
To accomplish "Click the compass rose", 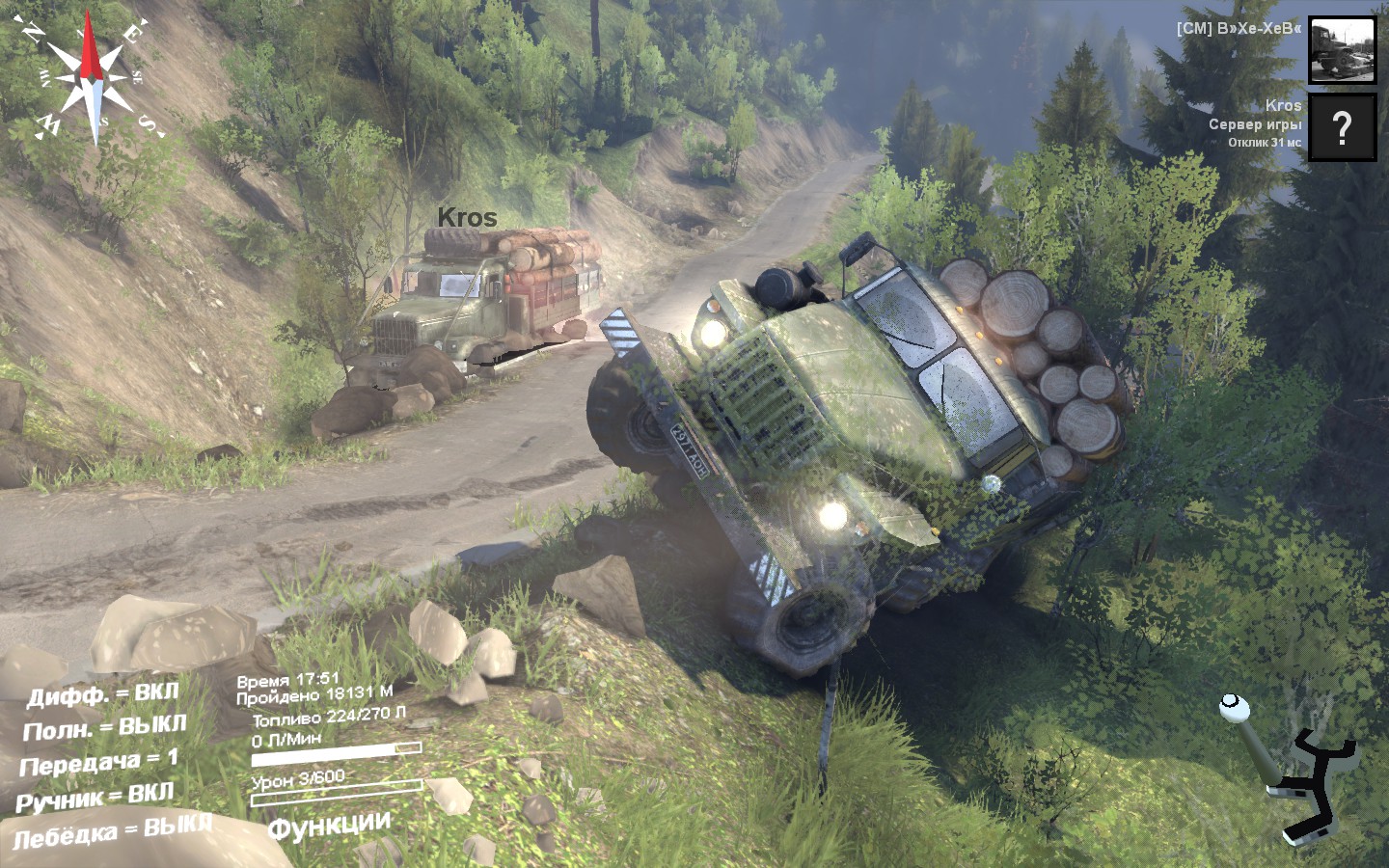I will pyautogui.click(x=91, y=79).
